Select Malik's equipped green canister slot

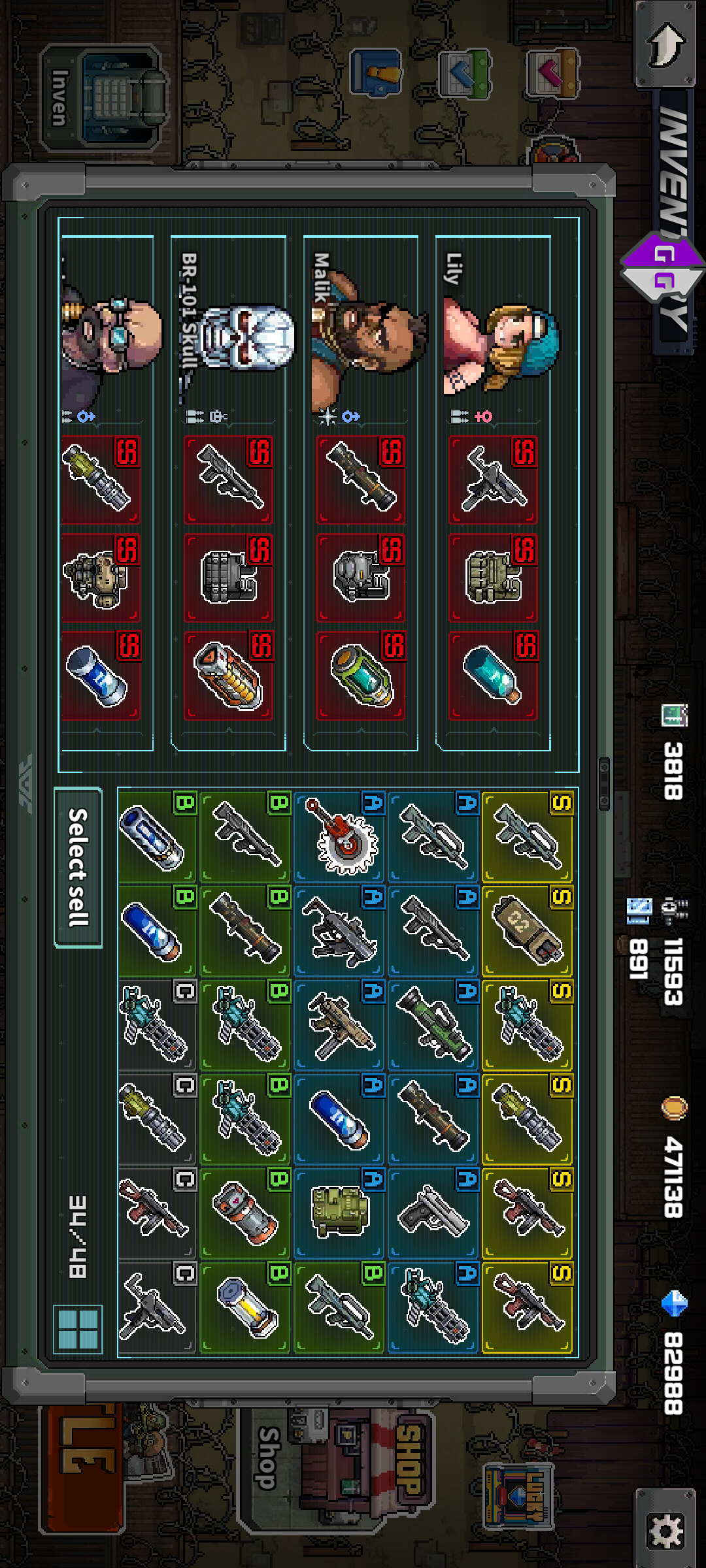coord(361,676)
